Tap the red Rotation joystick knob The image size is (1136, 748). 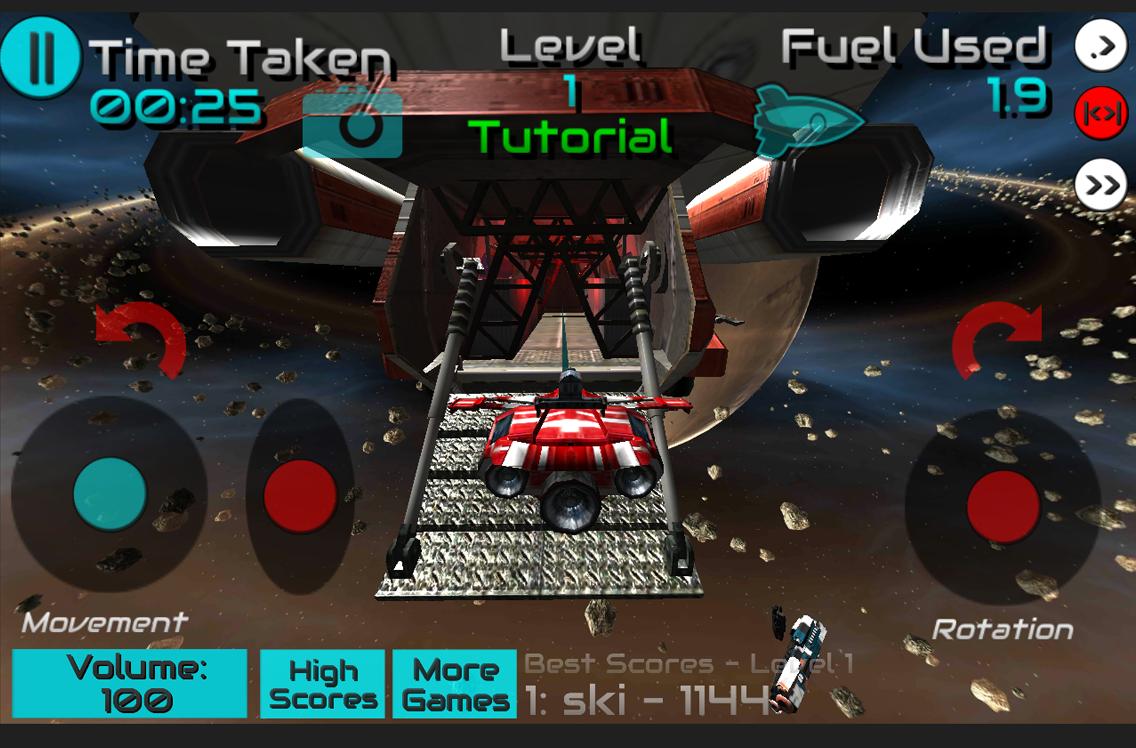click(1003, 506)
